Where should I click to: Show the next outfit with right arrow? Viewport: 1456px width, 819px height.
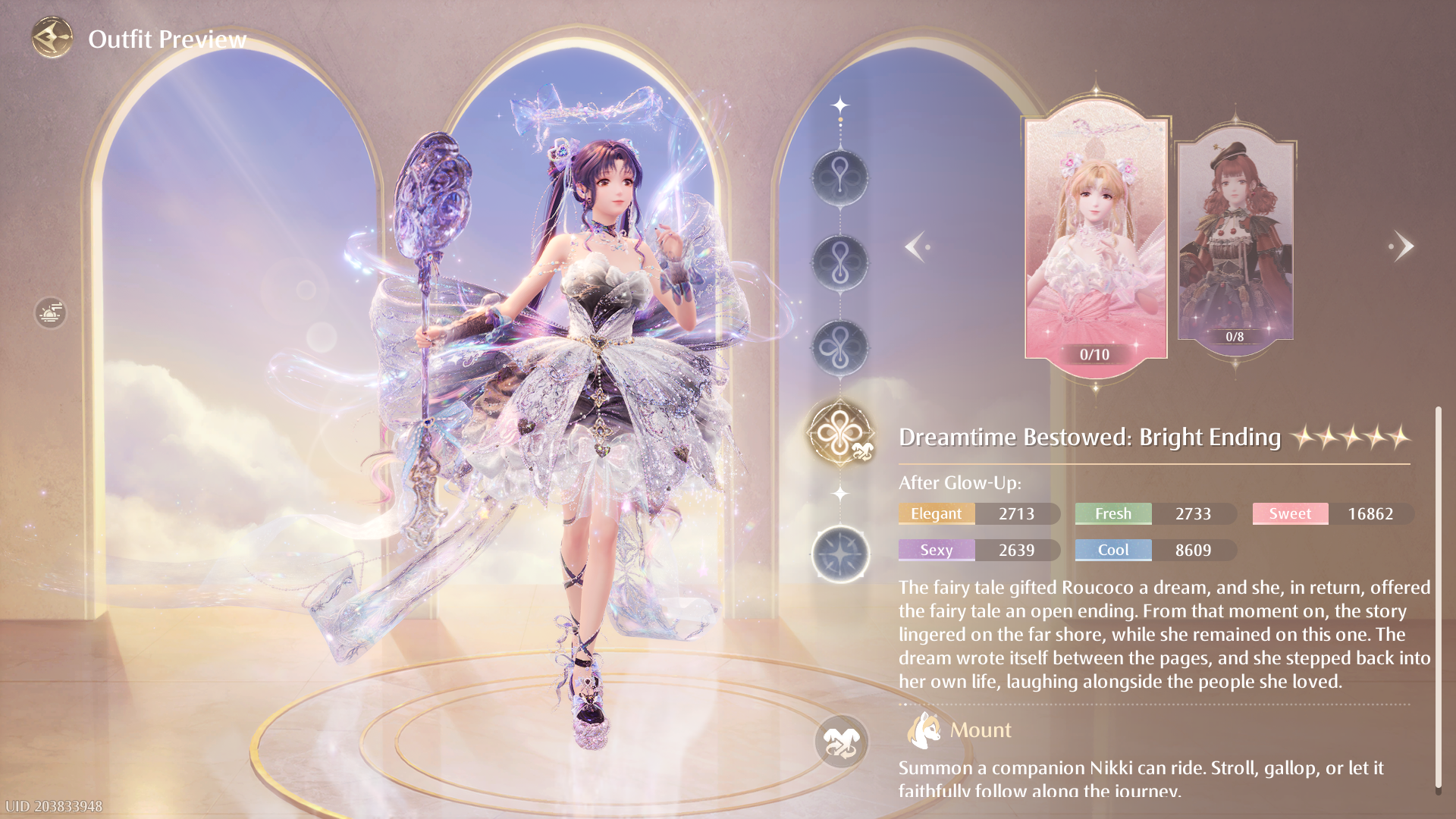pos(1403,246)
